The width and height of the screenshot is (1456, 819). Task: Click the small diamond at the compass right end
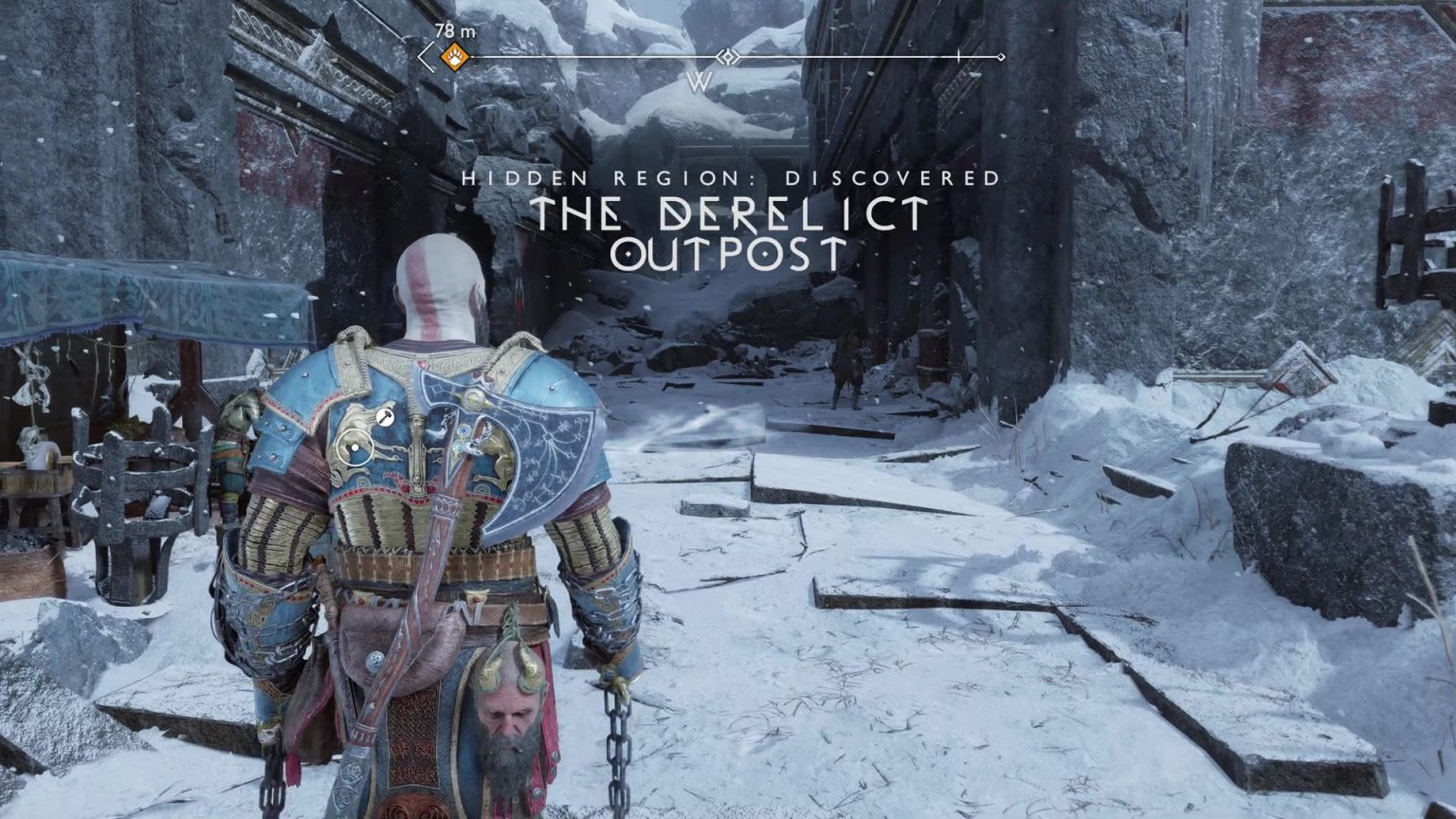1001,57
